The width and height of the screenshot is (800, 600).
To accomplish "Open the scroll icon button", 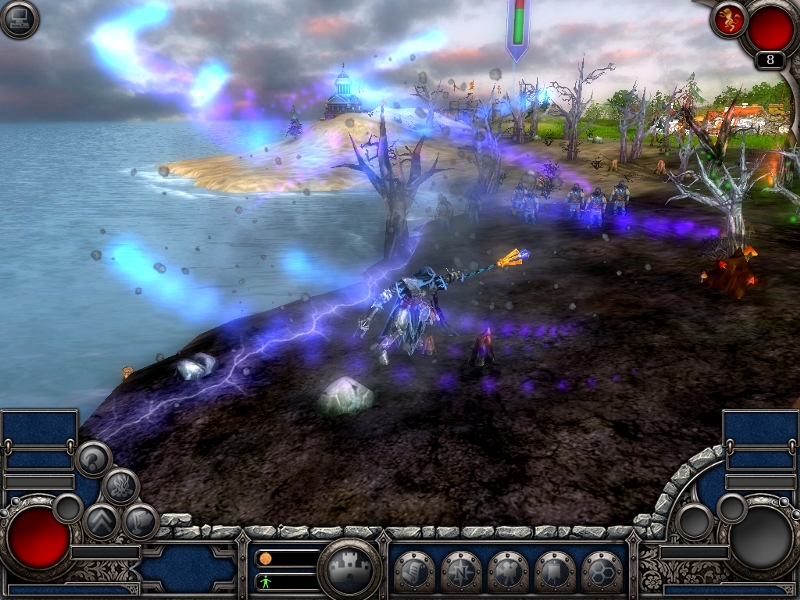I will point(414,571).
